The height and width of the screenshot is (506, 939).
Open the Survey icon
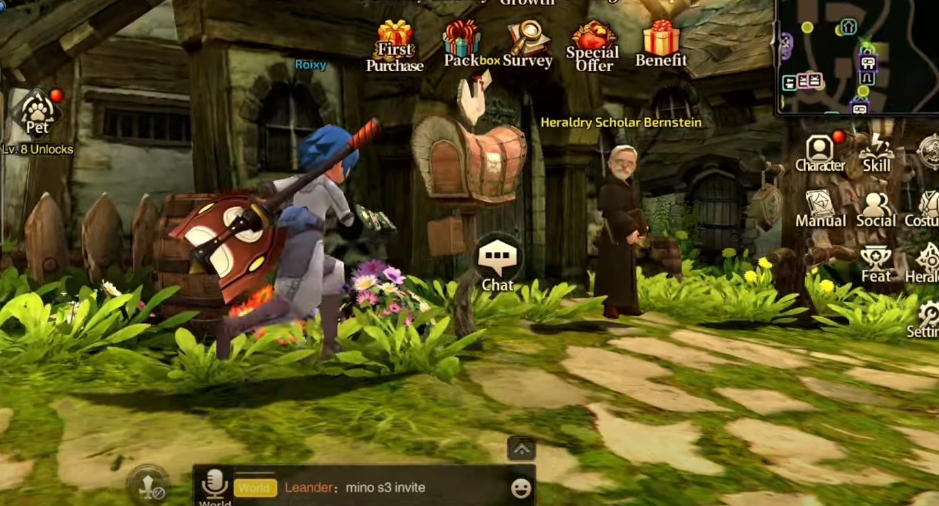pos(527,43)
